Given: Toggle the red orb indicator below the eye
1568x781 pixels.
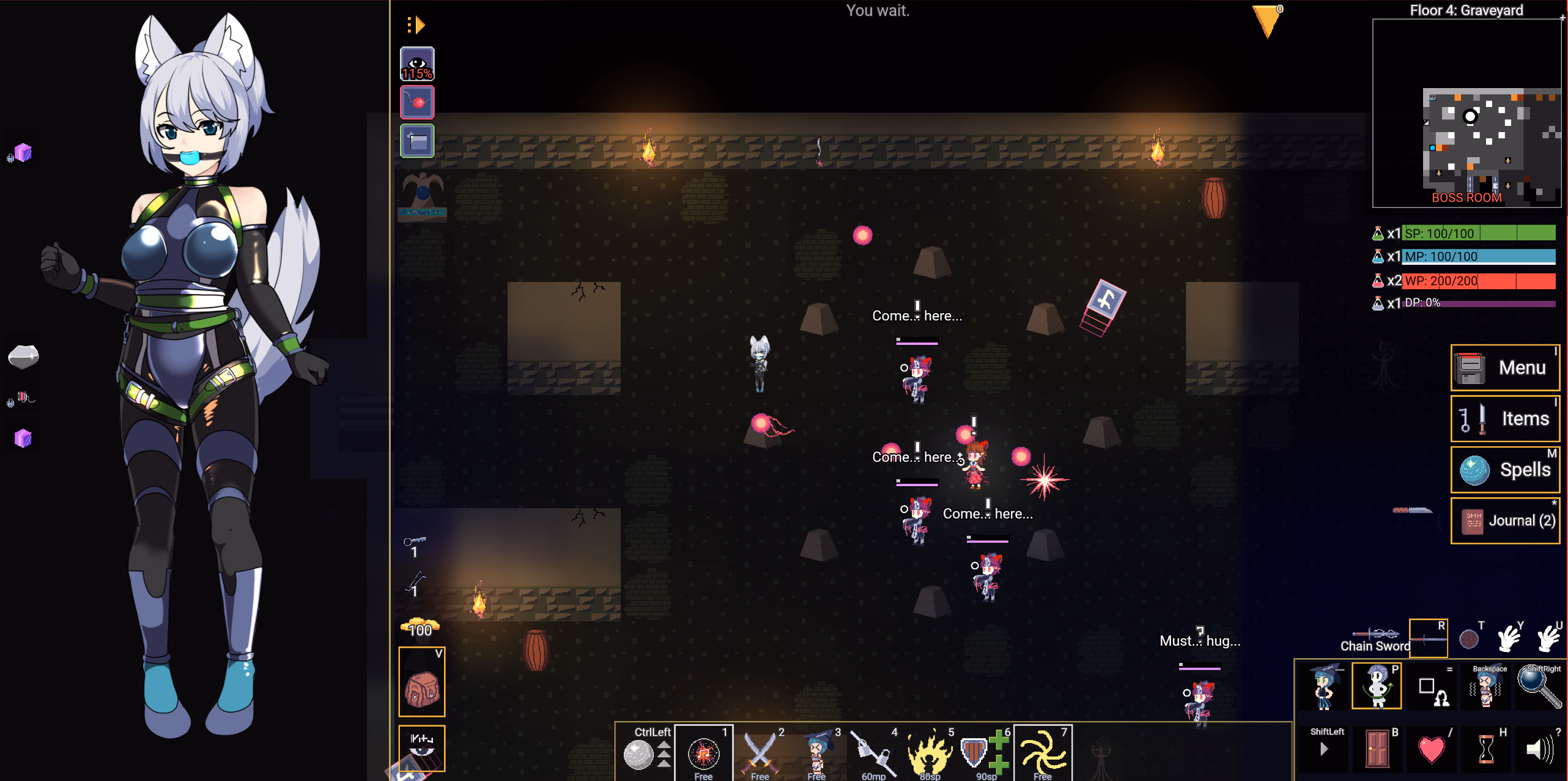Looking at the screenshot, I should [417, 102].
